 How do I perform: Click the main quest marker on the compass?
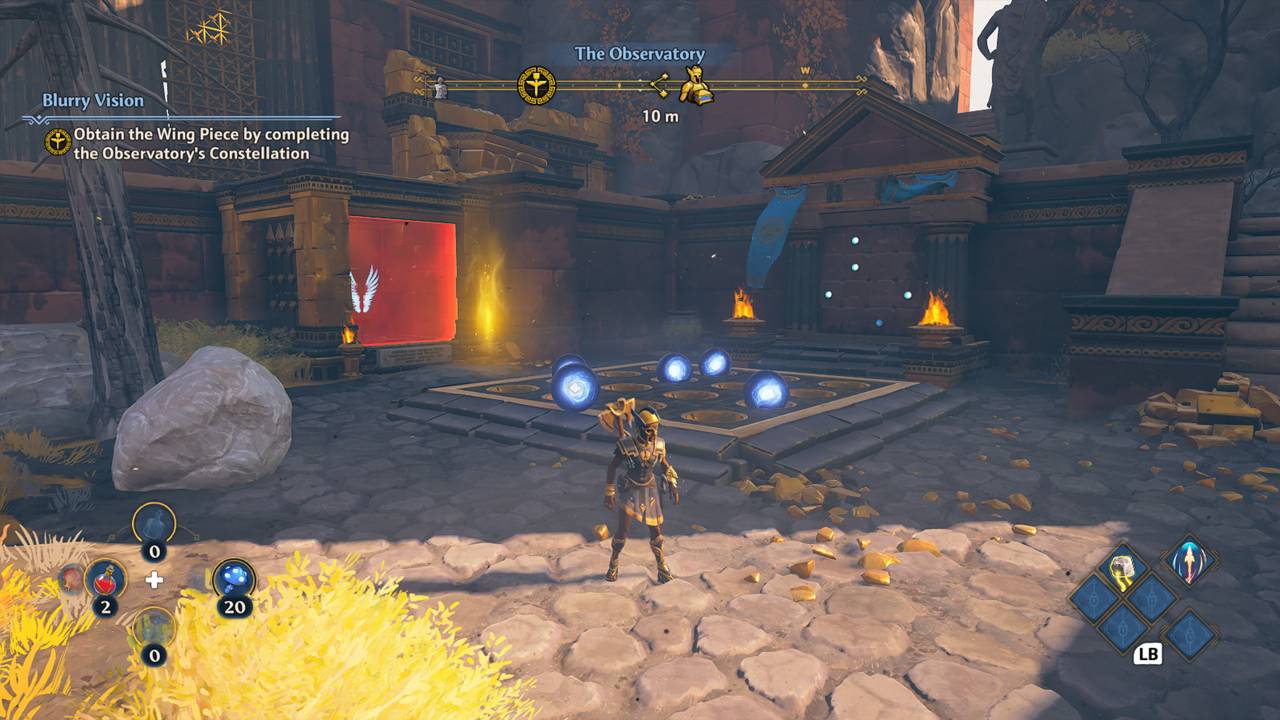(536, 86)
